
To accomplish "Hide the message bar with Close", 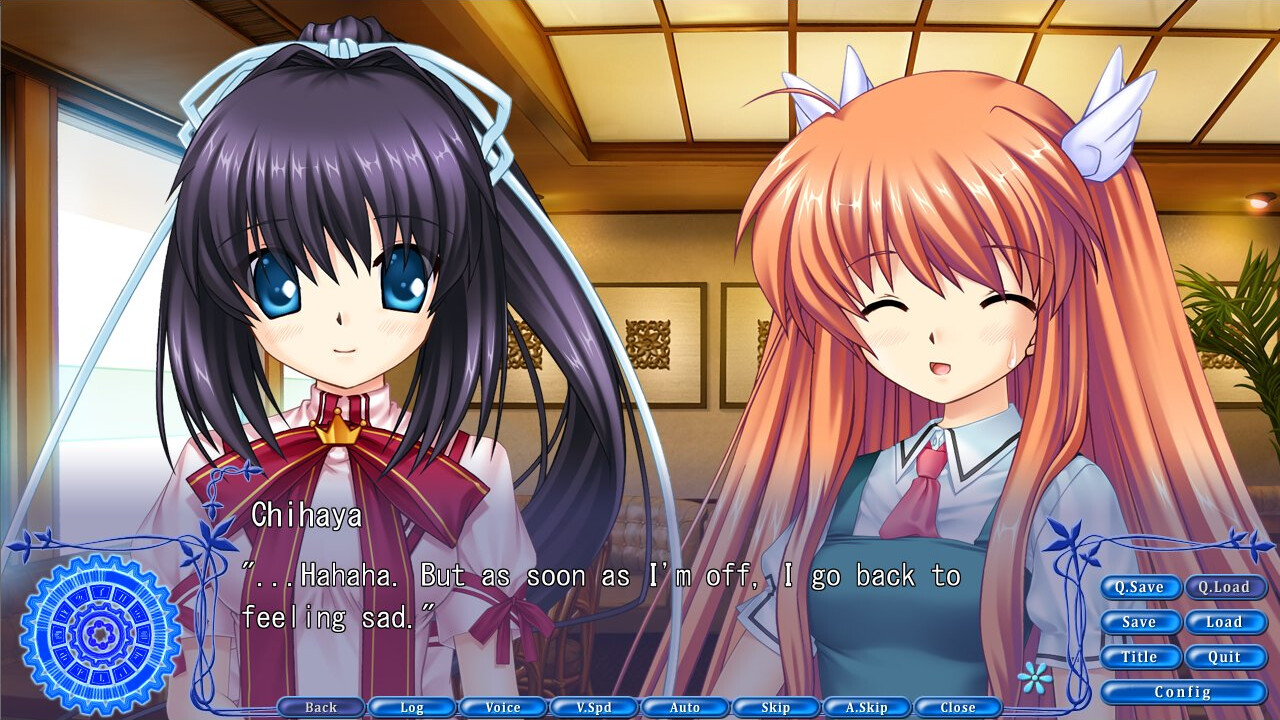I will (x=957, y=707).
